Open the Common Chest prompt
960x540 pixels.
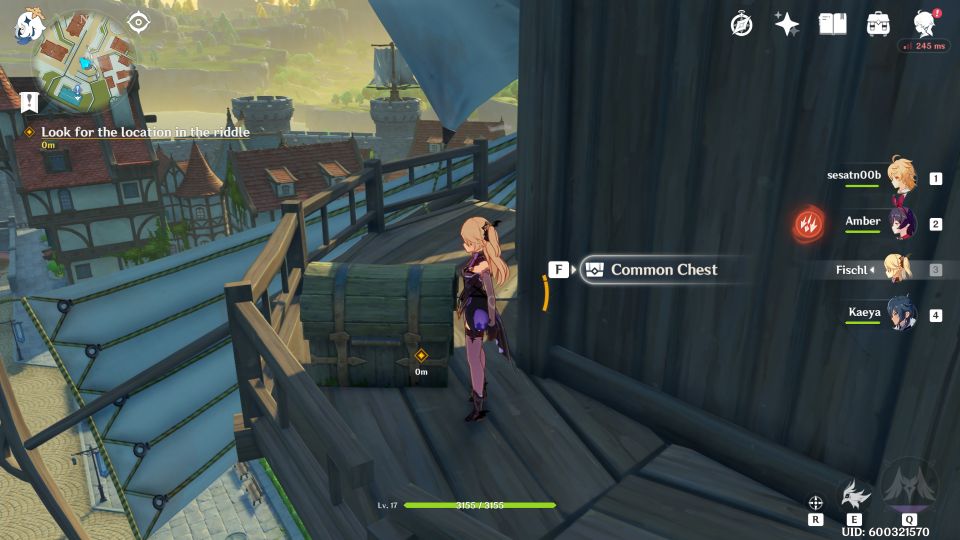(663, 269)
